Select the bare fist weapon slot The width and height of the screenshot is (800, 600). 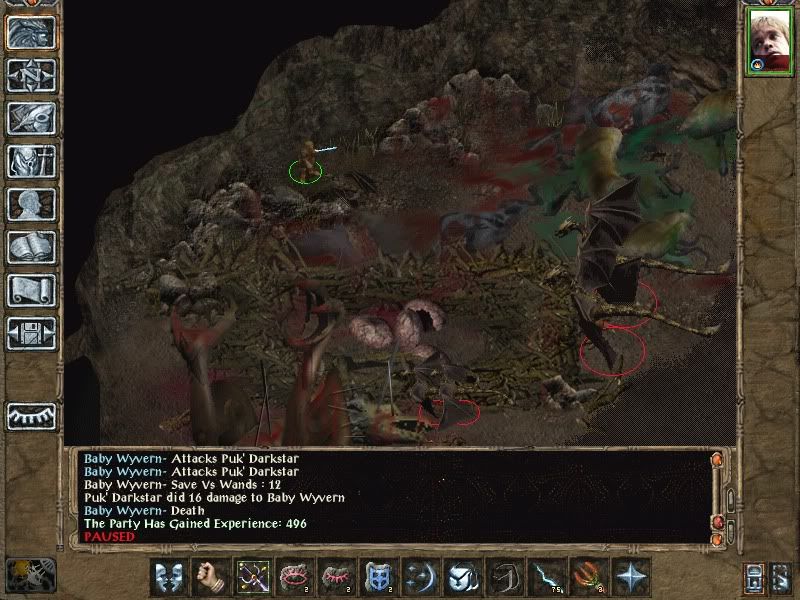[x=209, y=577]
